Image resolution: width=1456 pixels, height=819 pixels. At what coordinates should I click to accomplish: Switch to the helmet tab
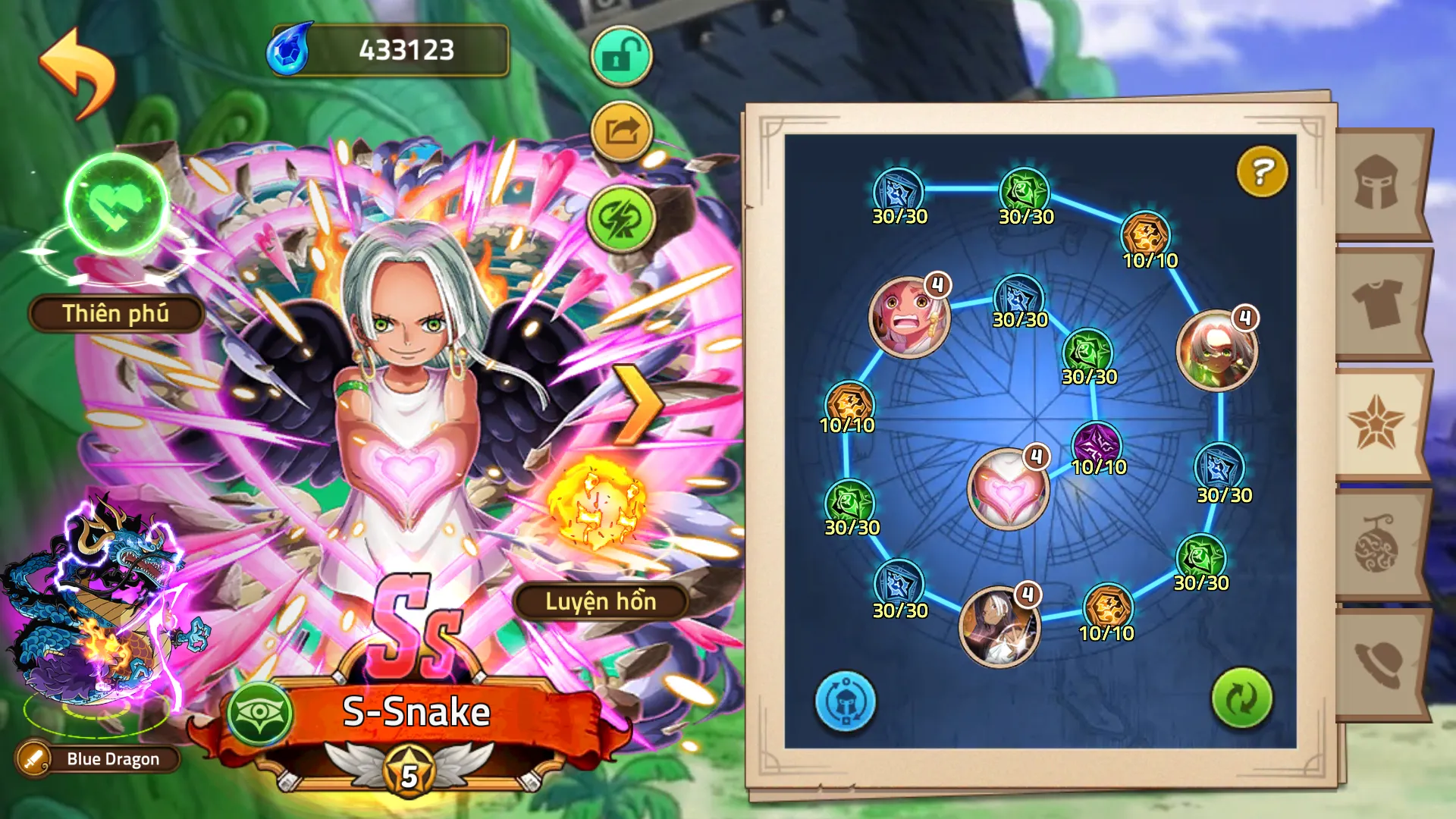1377,183
